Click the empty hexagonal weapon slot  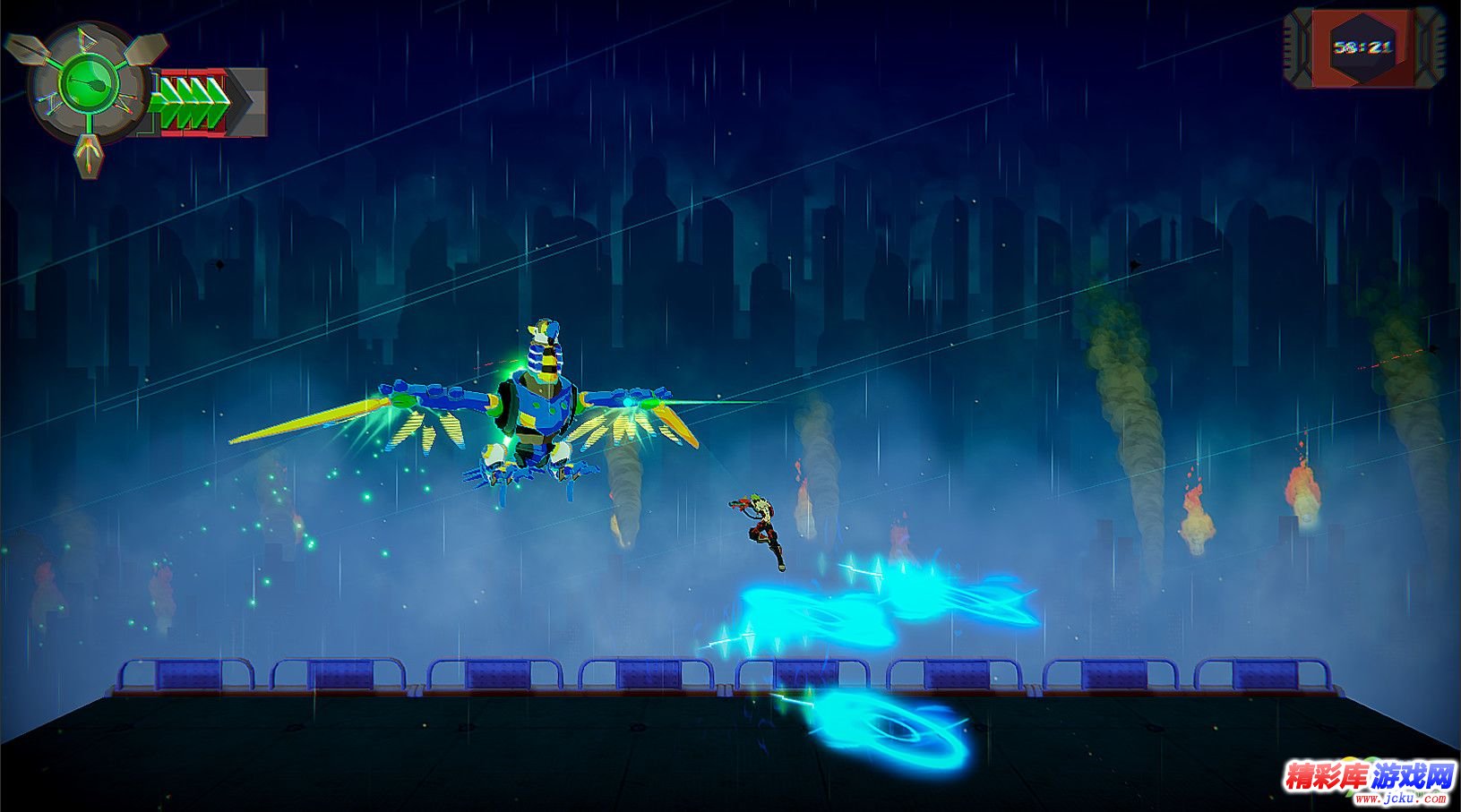[x=147, y=51]
